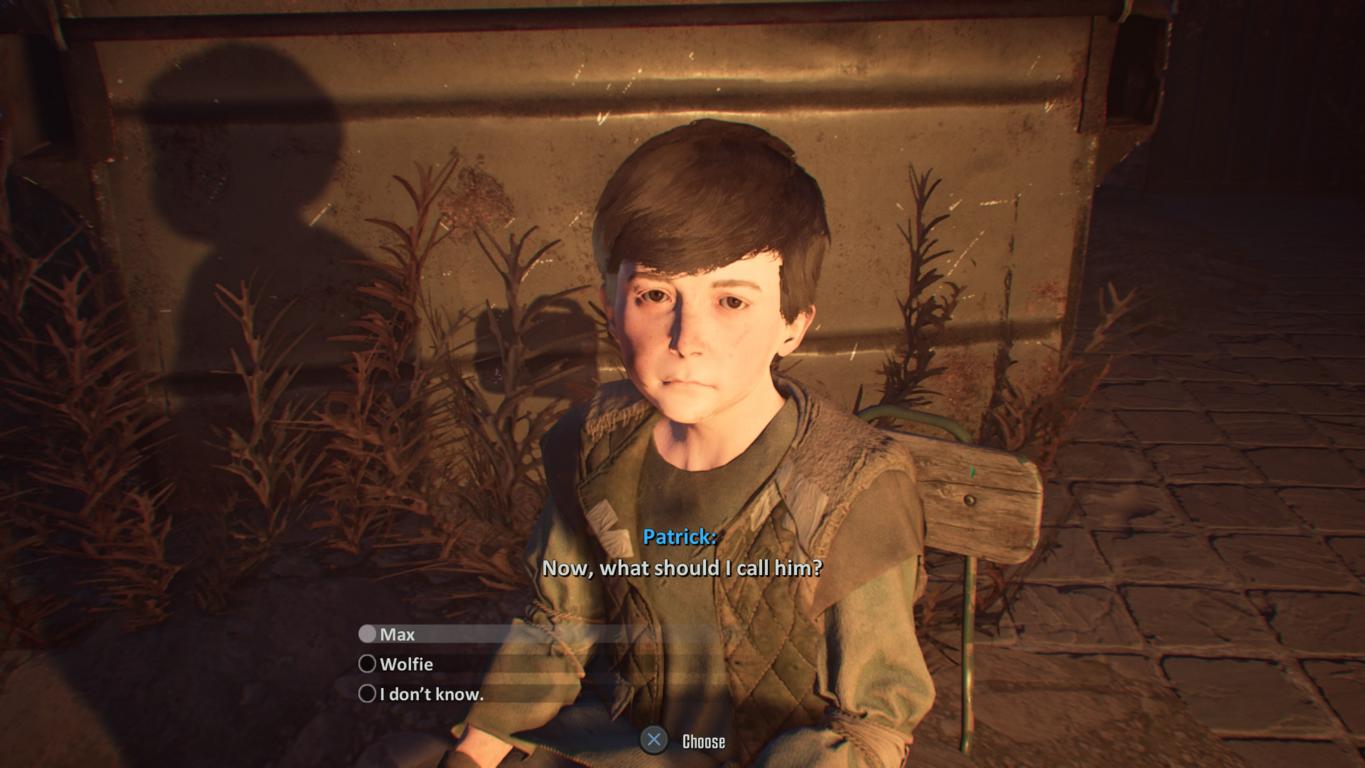Choose the name Max
Screen dimensions: 1365x768
click(x=397, y=634)
